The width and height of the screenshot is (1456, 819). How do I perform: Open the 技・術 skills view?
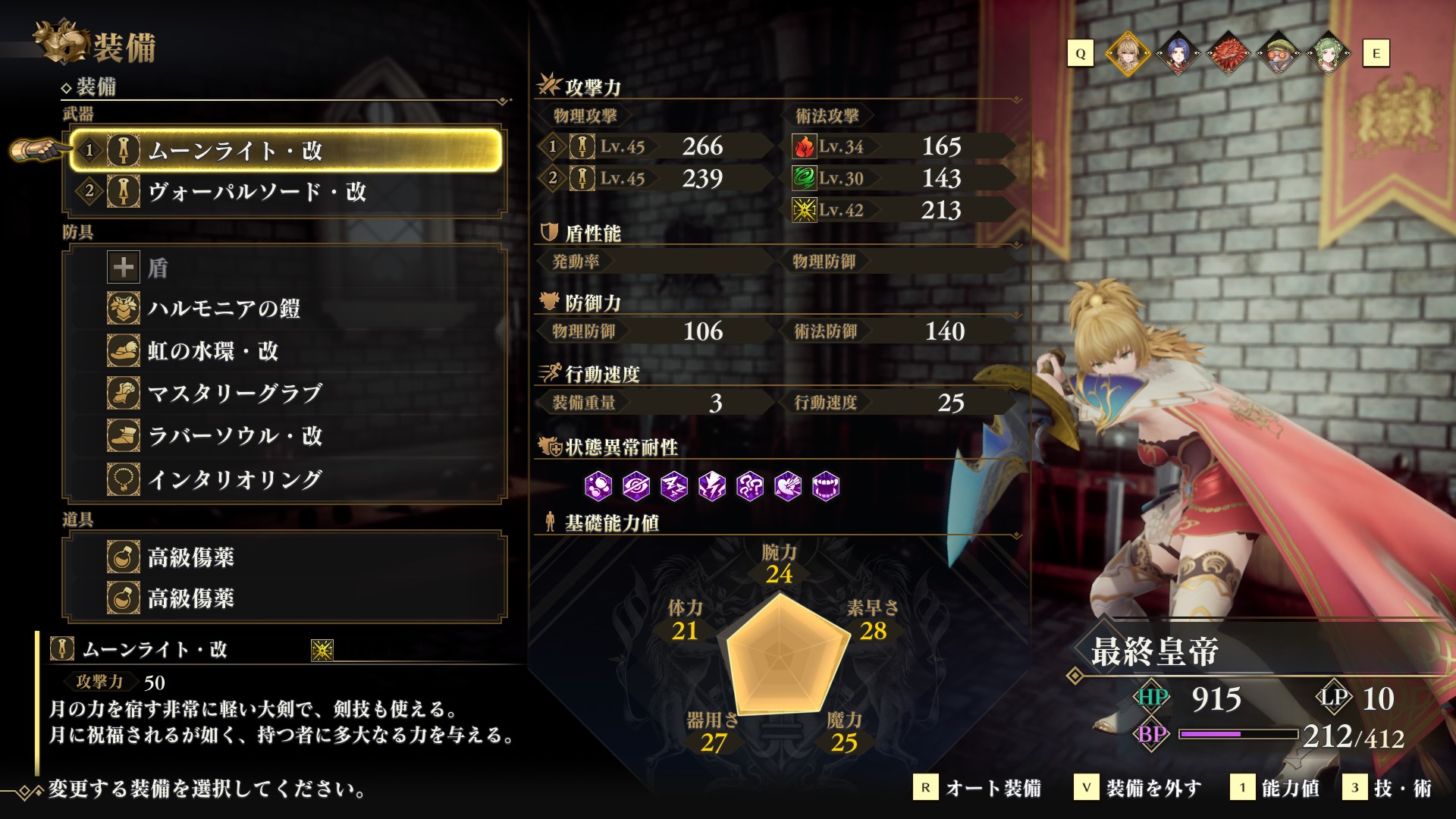[x=1388, y=788]
